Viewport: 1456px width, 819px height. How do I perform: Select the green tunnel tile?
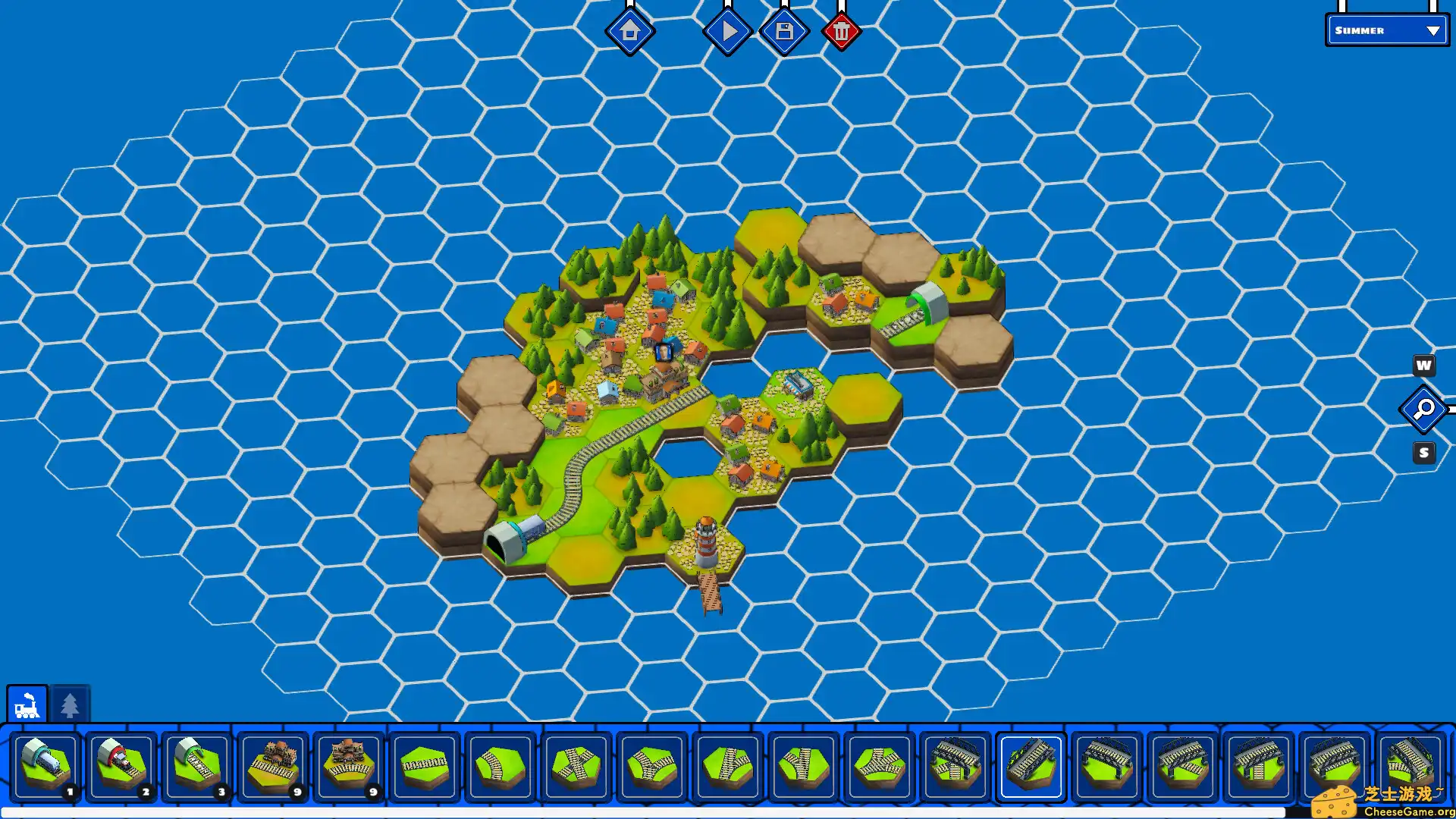pos(199,766)
